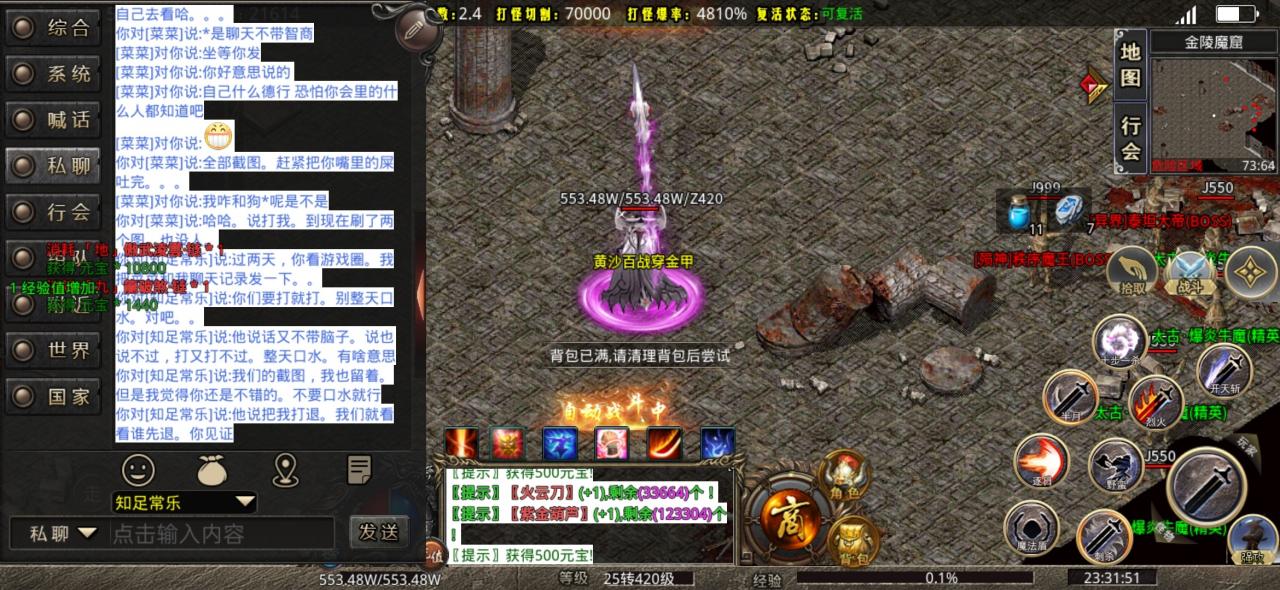Cast the 魔法盾 magic shield skill

pyautogui.click(x=1031, y=527)
